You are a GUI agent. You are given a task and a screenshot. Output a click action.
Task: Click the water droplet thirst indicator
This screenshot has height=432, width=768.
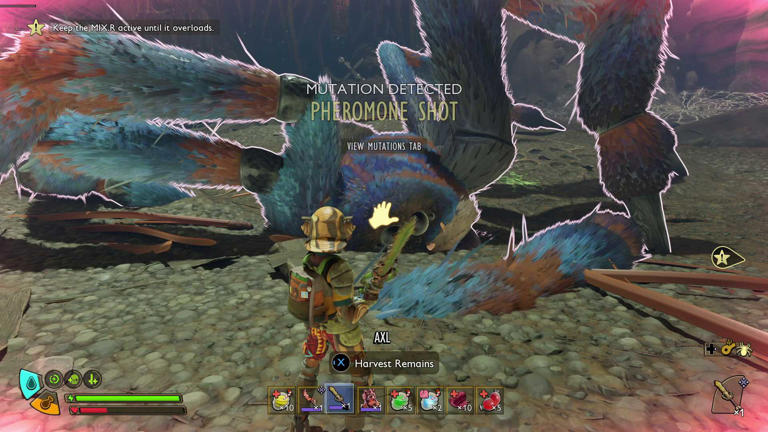point(30,381)
